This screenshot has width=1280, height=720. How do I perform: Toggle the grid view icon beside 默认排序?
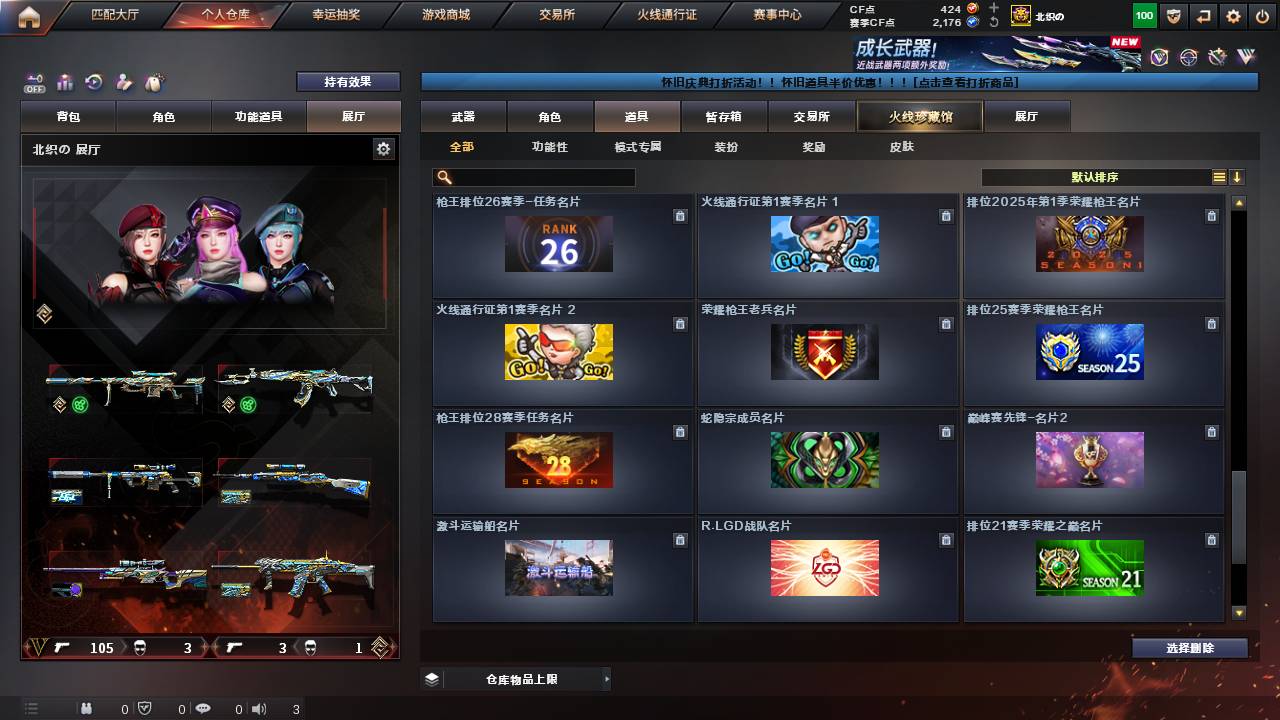click(1218, 177)
